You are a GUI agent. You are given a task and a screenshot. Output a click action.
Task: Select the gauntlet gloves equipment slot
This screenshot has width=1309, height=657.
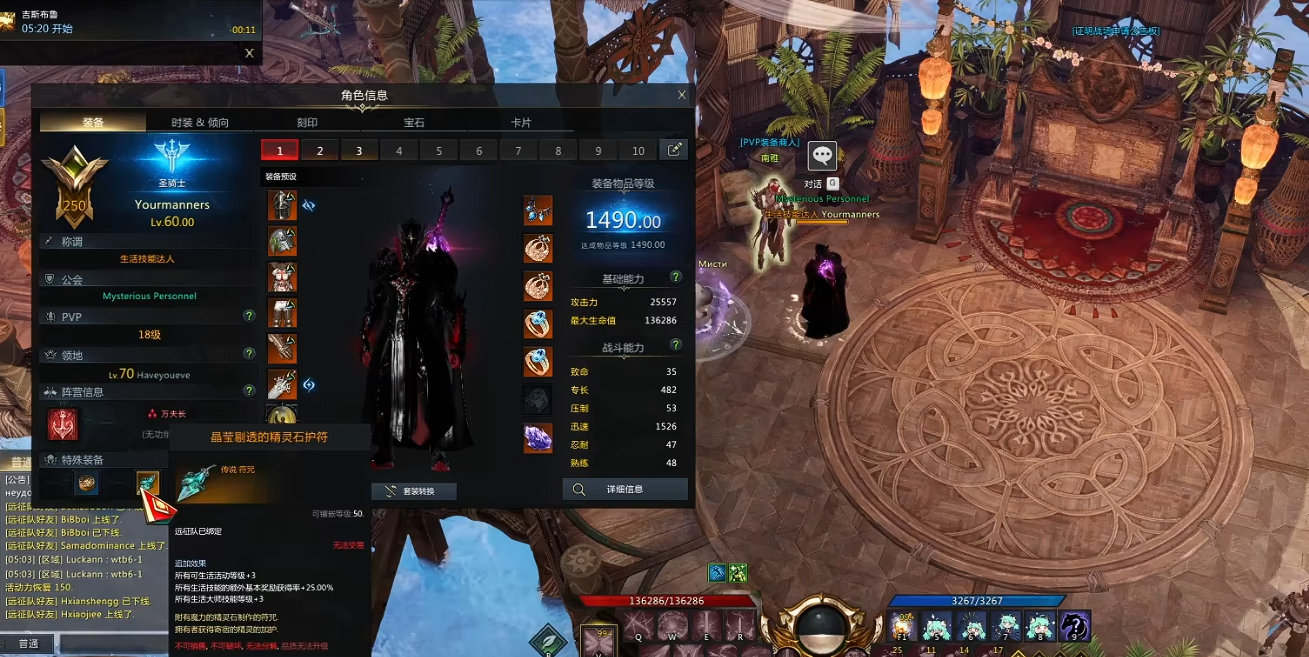(x=282, y=348)
